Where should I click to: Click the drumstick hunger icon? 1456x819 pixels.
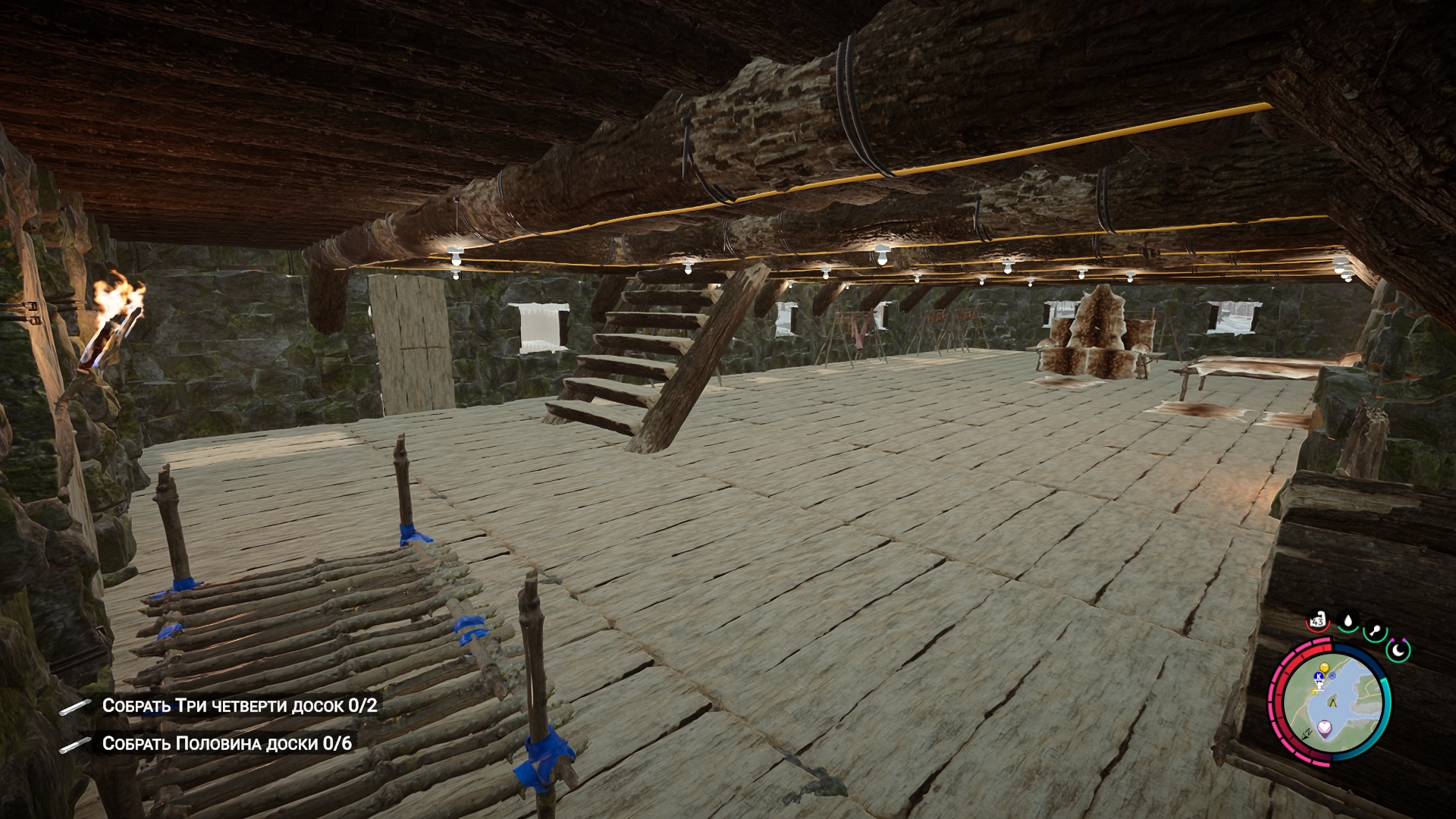(1375, 632)
